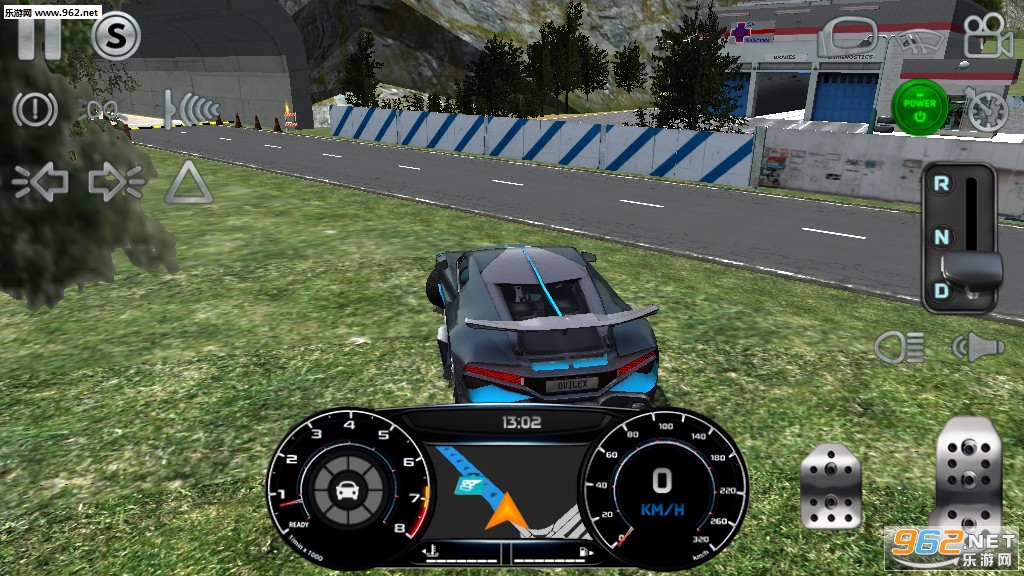
Task: Turn on the left turn signal
Action: coord(41,181)
